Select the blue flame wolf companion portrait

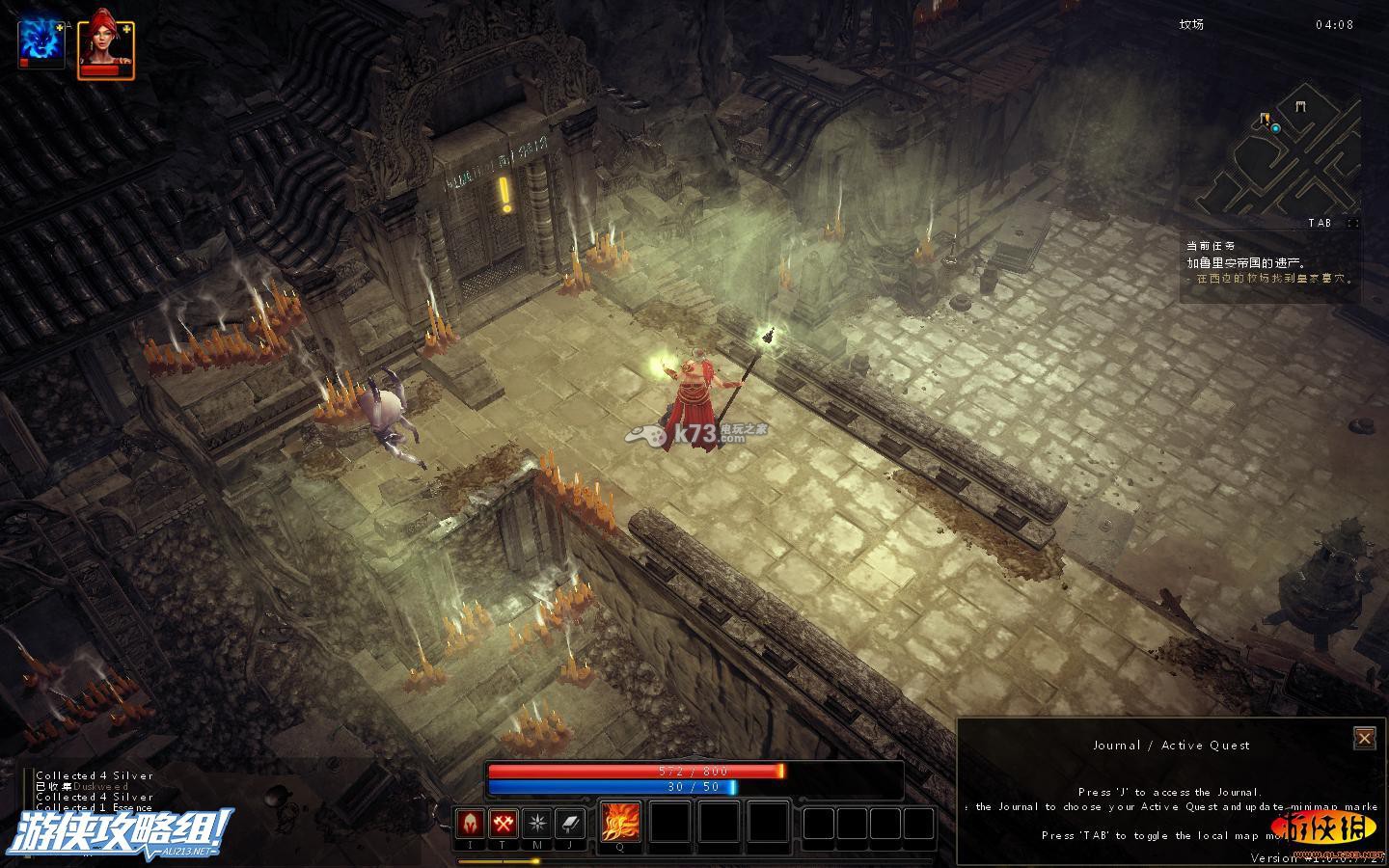click(x=39, y=42)
